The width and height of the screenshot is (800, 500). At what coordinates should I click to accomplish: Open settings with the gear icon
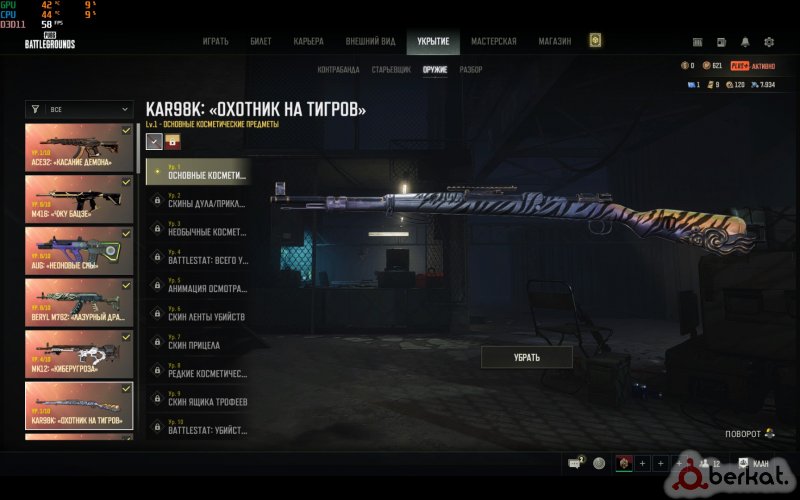click(x=769, y=42)
